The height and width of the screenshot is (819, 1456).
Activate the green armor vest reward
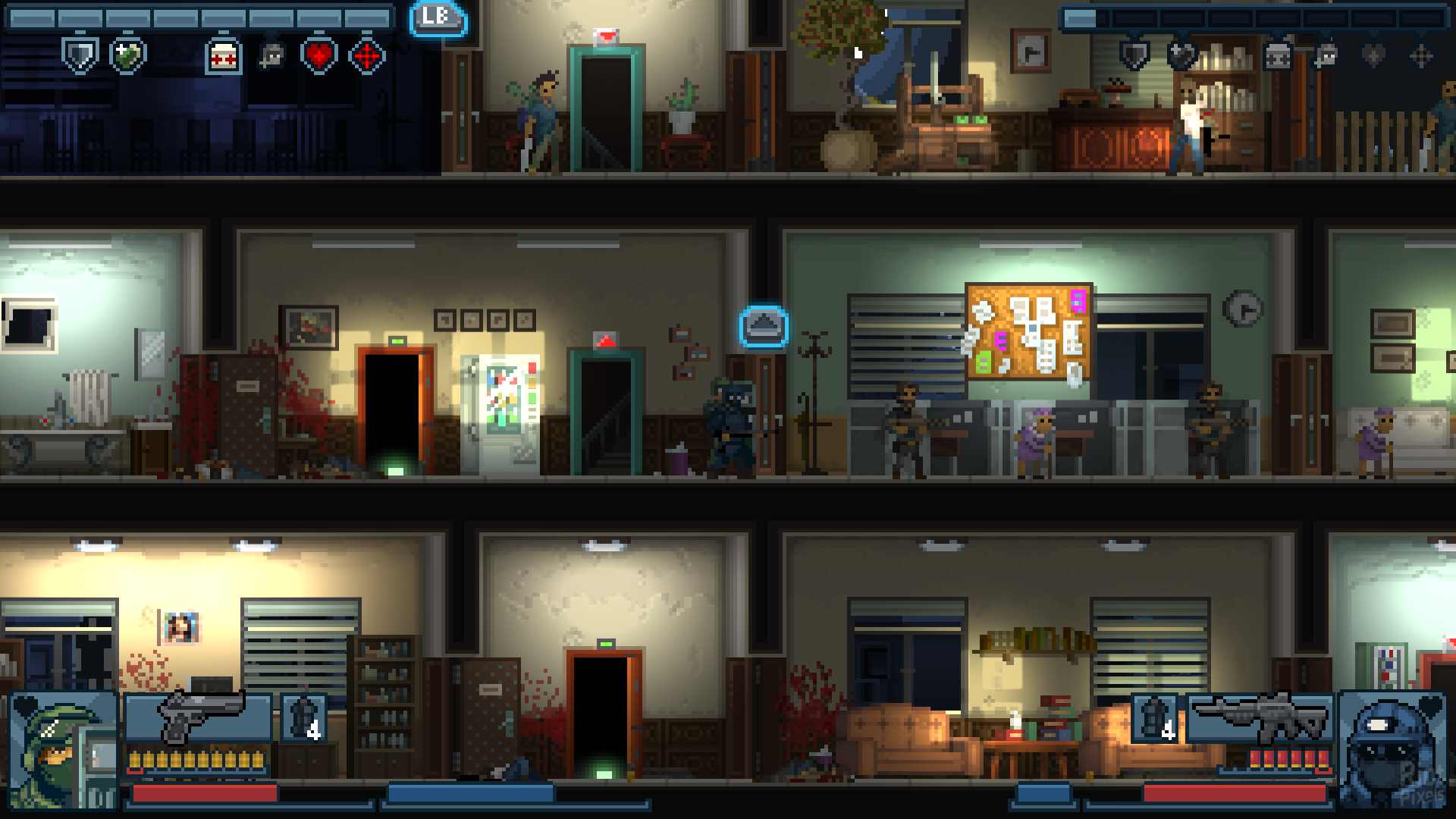pyautogui.click(x=127, y=55)
